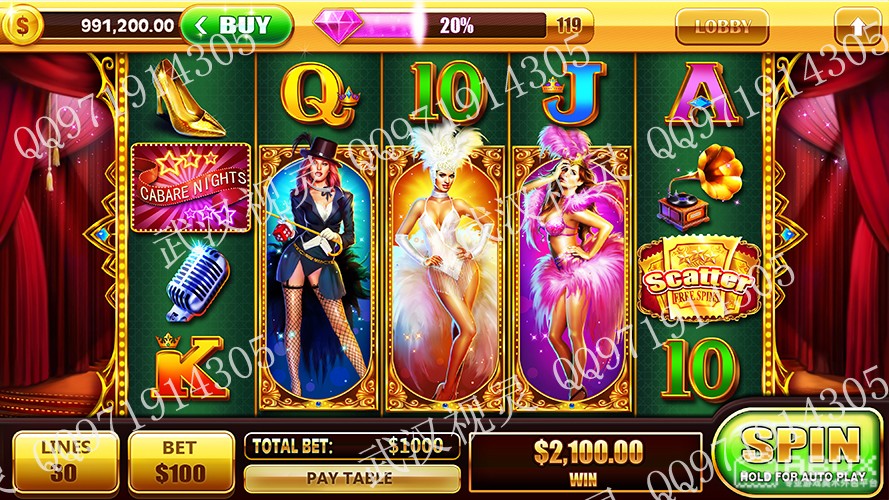Return to the Lobby

(x=722, y=26)
